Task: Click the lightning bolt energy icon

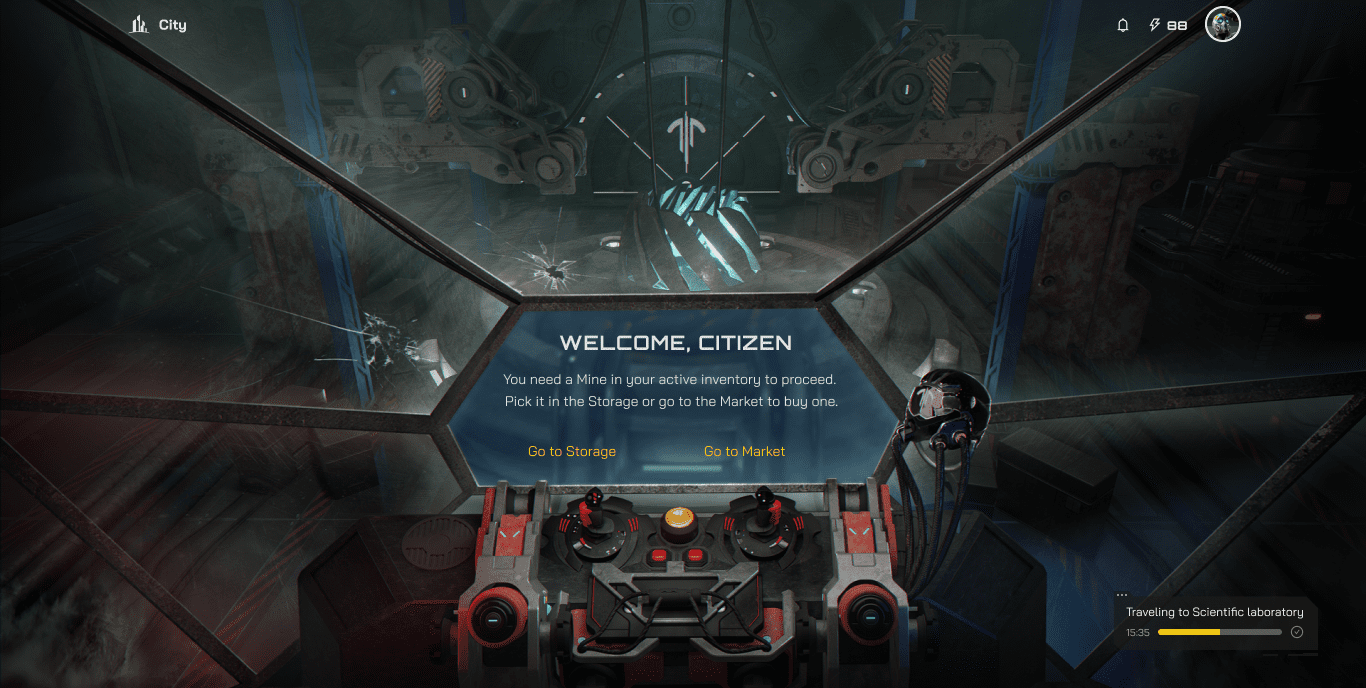Action: (x=1155, y=25)
